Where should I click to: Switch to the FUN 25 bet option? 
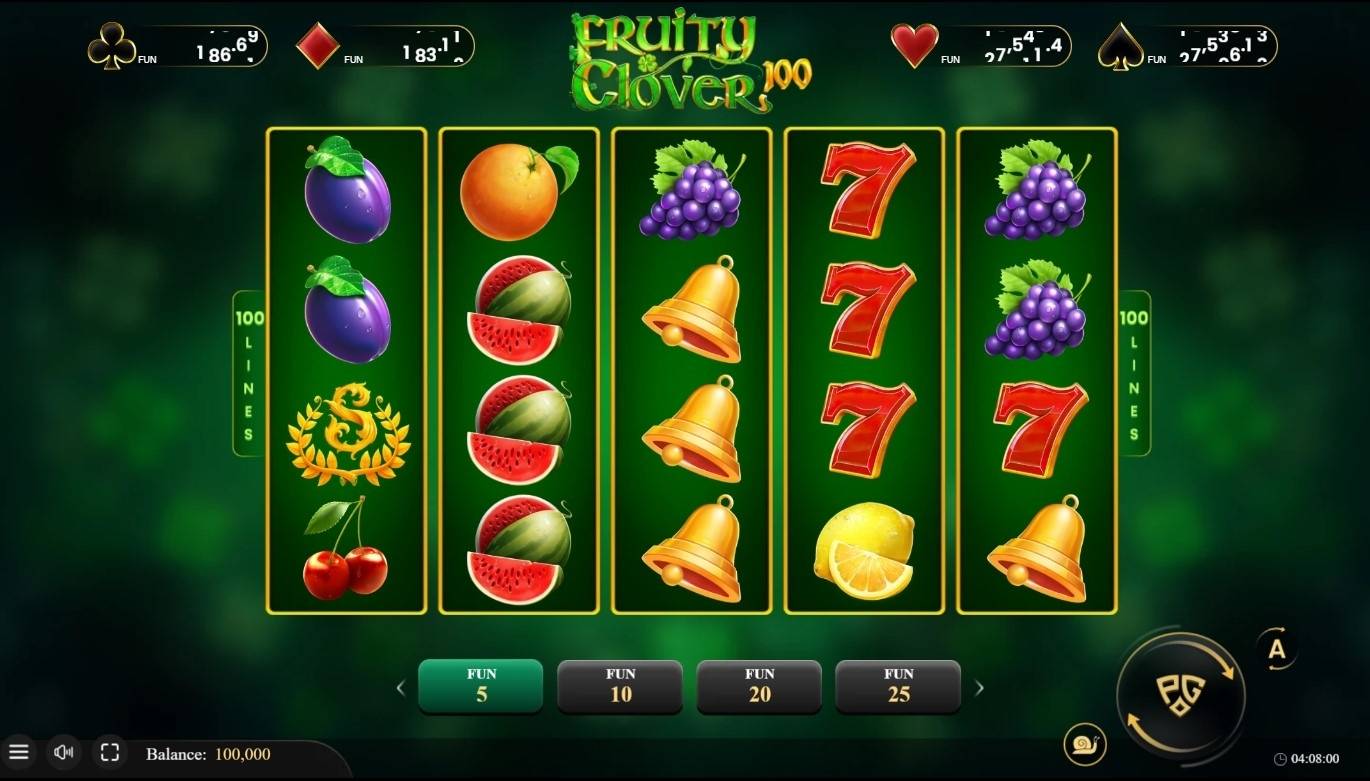(898, 687)
